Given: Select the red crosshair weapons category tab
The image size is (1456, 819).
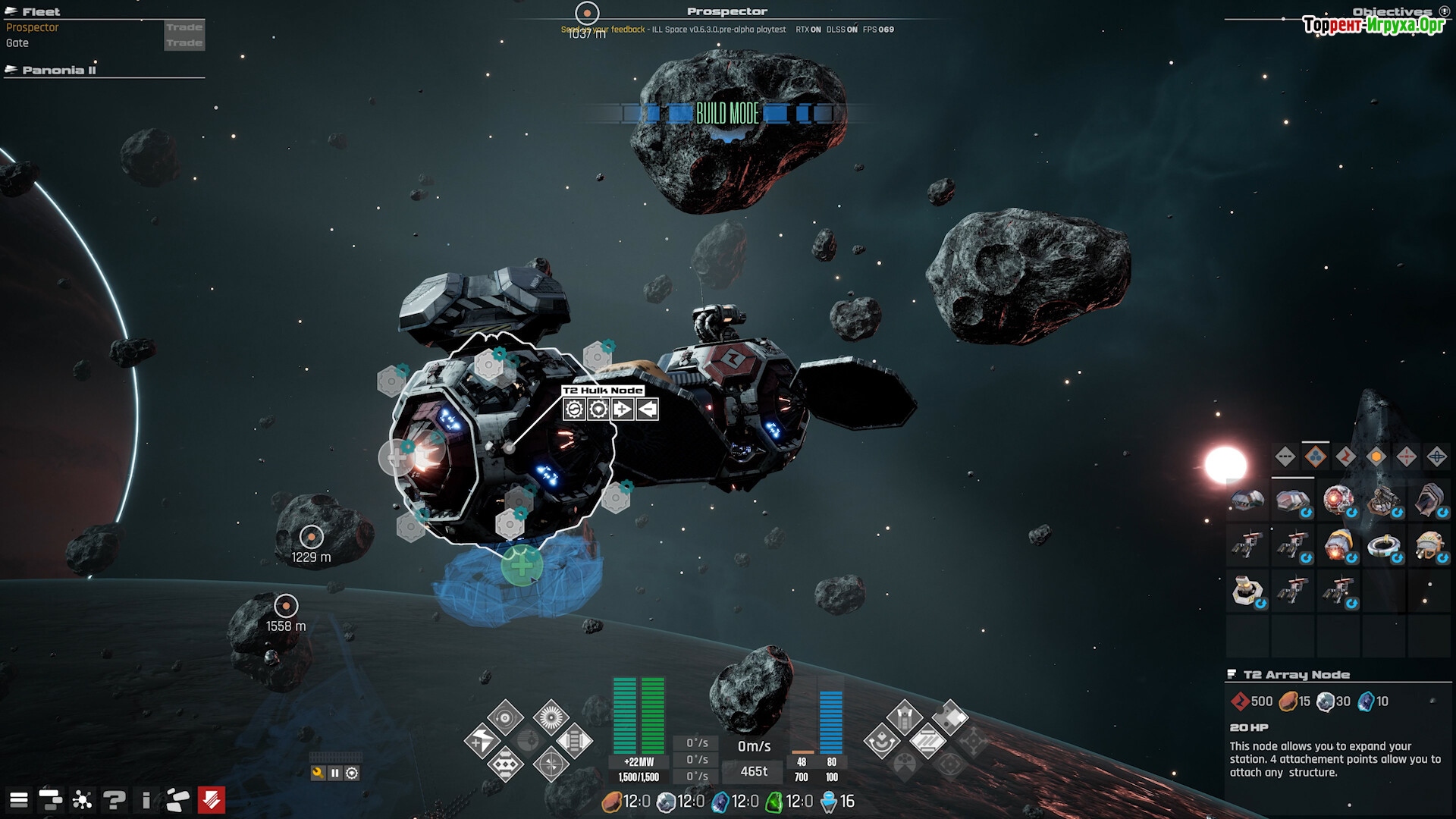Looking at the screenshot, I should (1406, 457).
